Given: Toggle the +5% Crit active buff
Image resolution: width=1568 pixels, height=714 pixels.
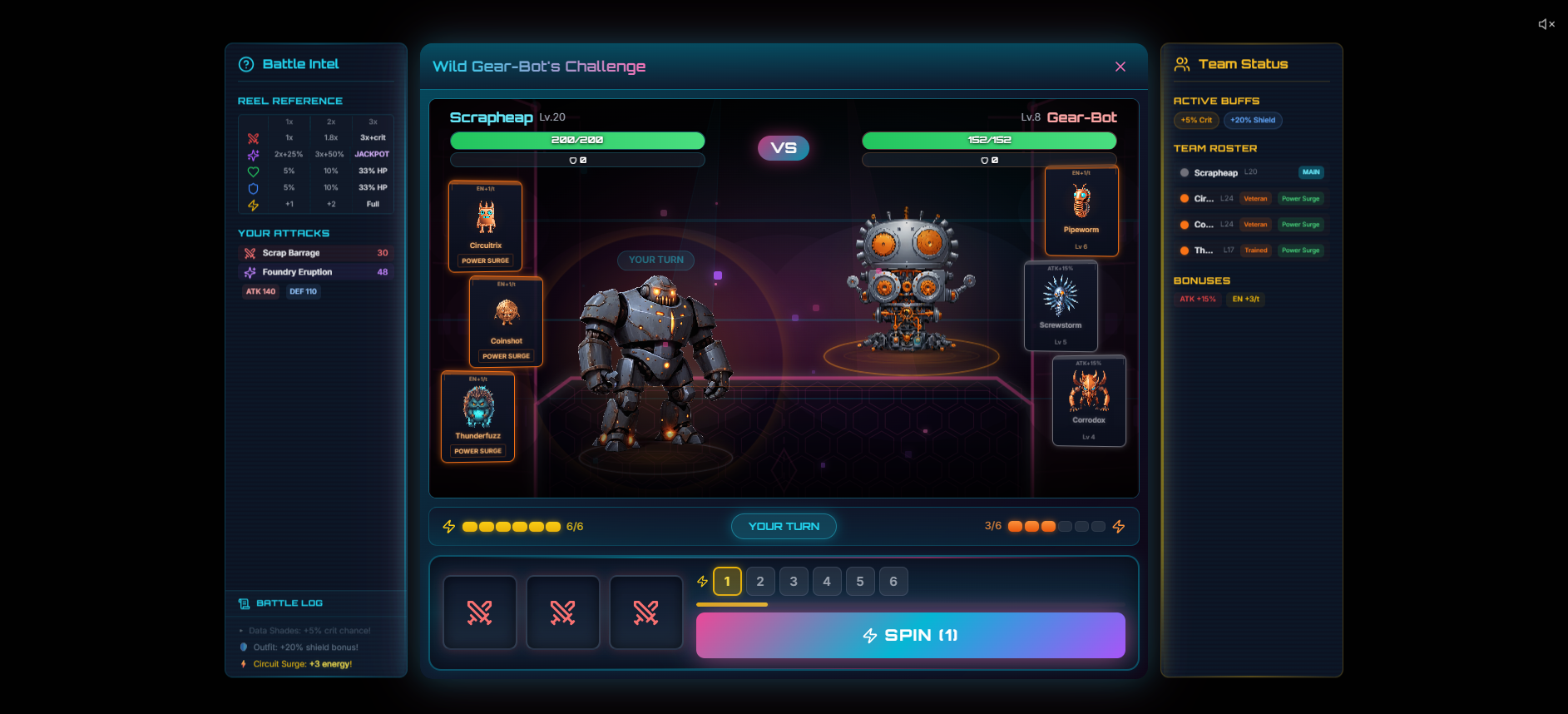Looking at the screenshot, I should pos(1195,120).
